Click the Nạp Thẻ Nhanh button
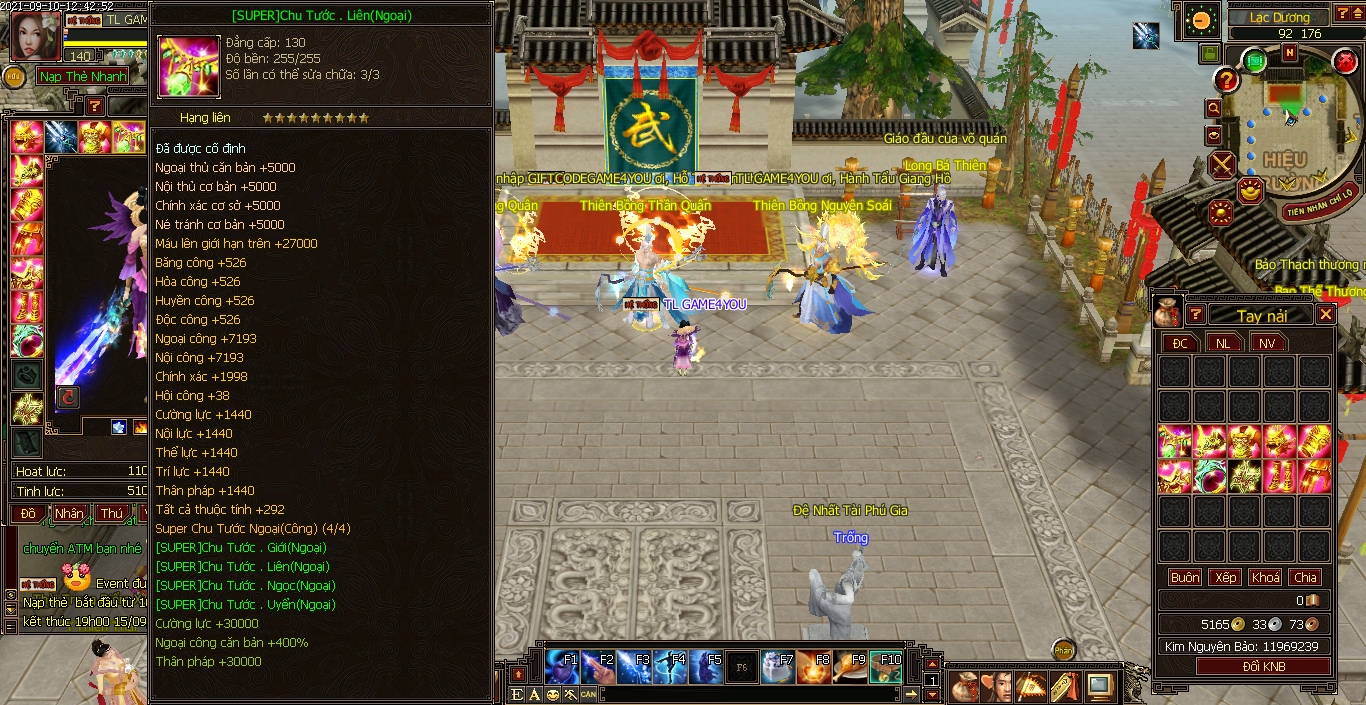 click(x=84, y=76)
